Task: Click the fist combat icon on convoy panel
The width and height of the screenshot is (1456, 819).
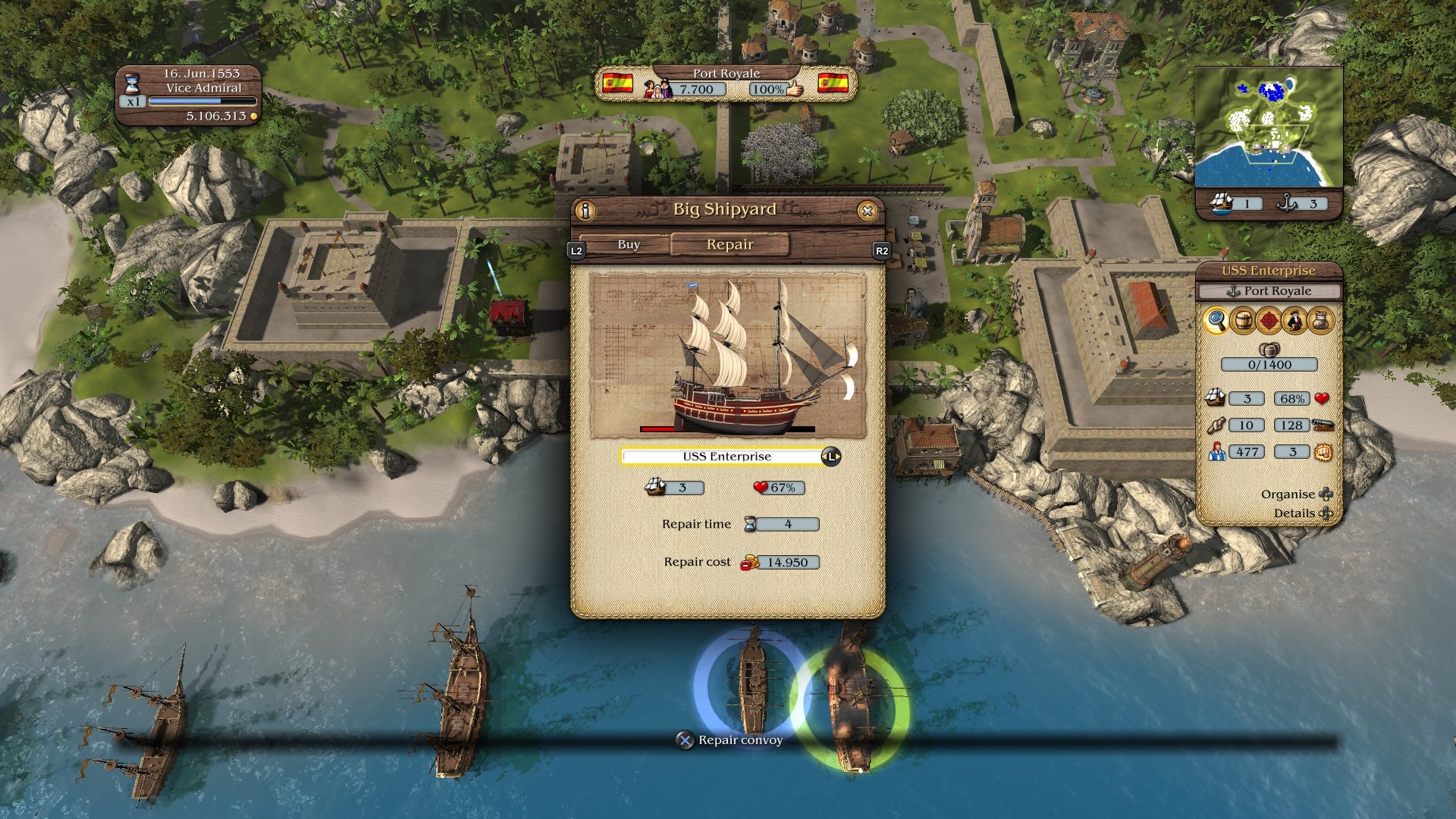Action: [x=1323, y=453]
